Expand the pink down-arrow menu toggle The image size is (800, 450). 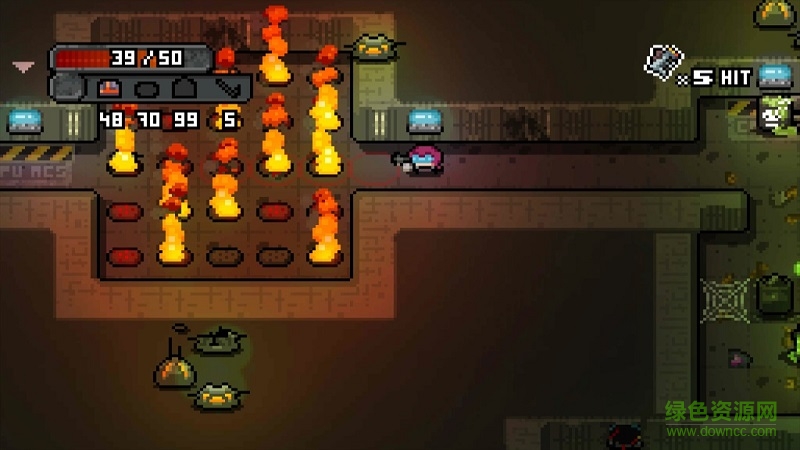point(23,67)
